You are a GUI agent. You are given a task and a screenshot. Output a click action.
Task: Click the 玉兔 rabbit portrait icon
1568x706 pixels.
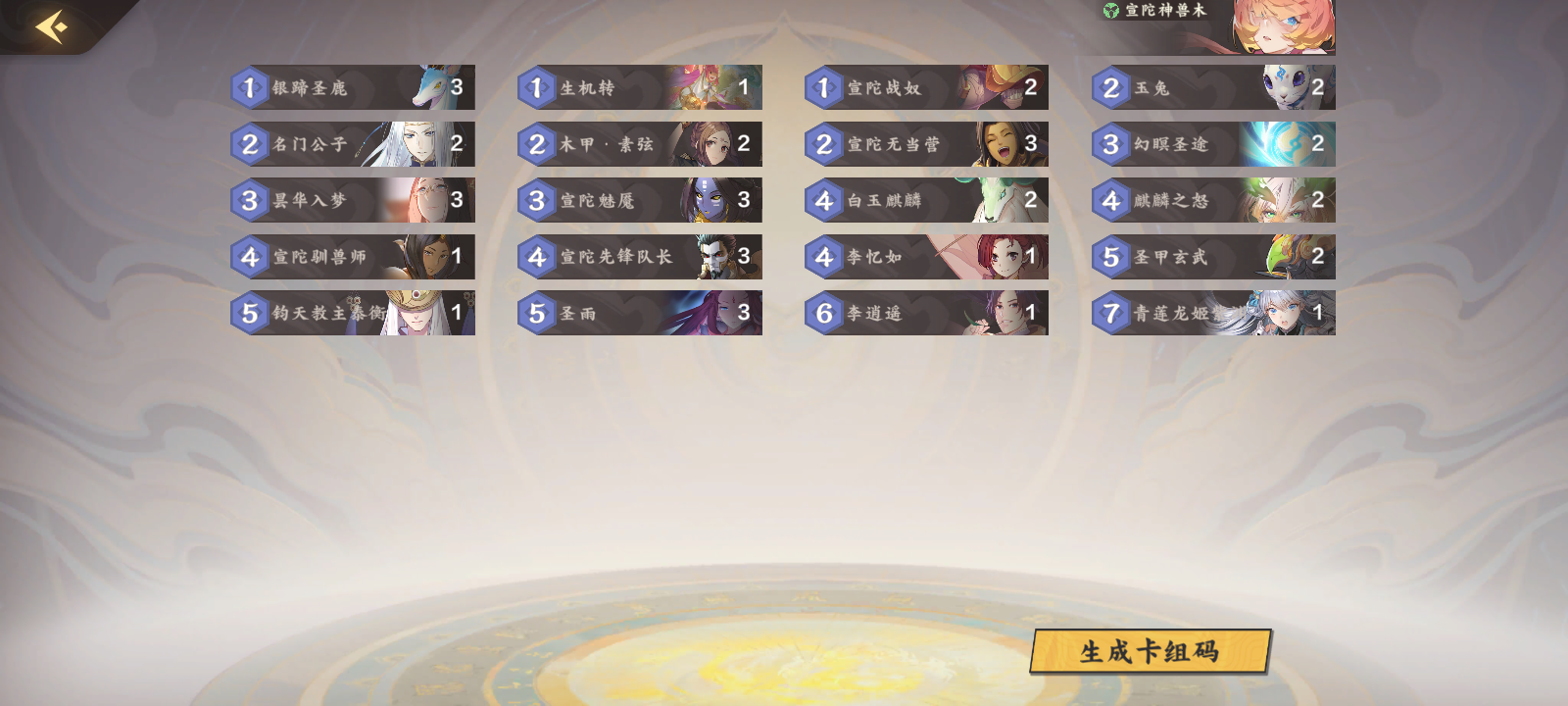click(1284, 87)
